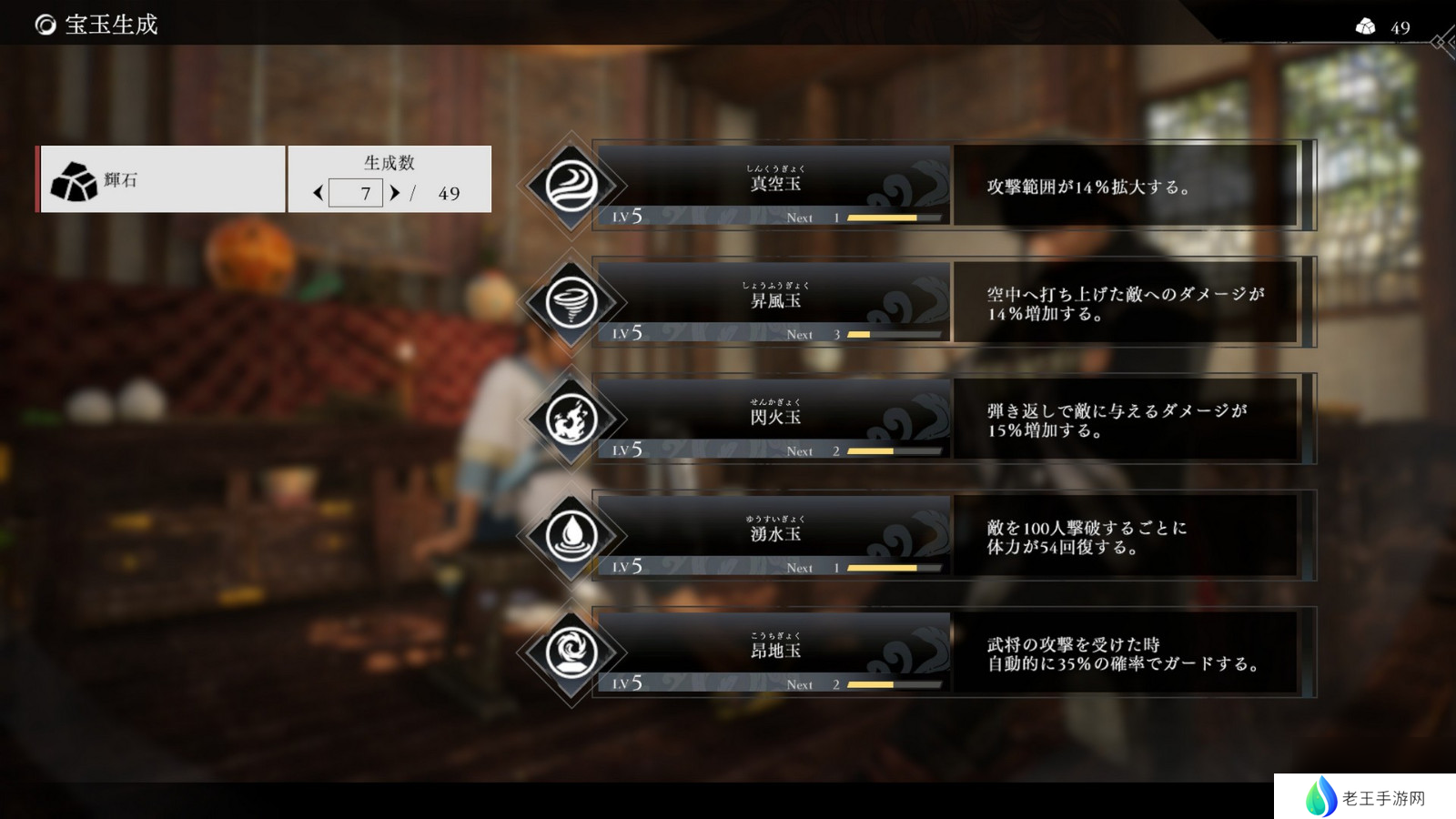This screenshot has width=1456, height=819.
Task: Select the 真空玉 gem row
Action: click(x=773, y=182)
